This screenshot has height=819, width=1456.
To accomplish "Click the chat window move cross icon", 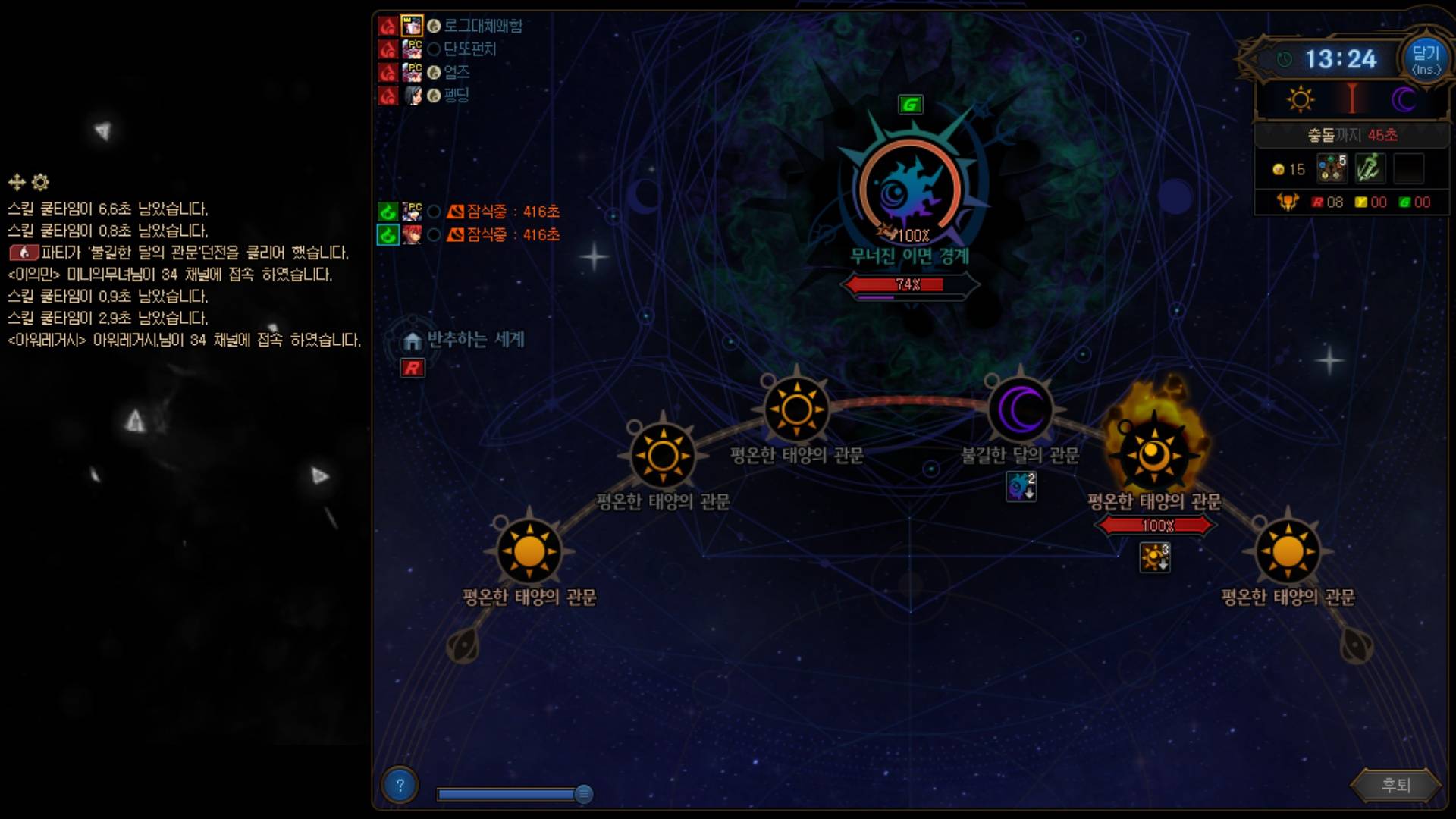I will 16,182.
